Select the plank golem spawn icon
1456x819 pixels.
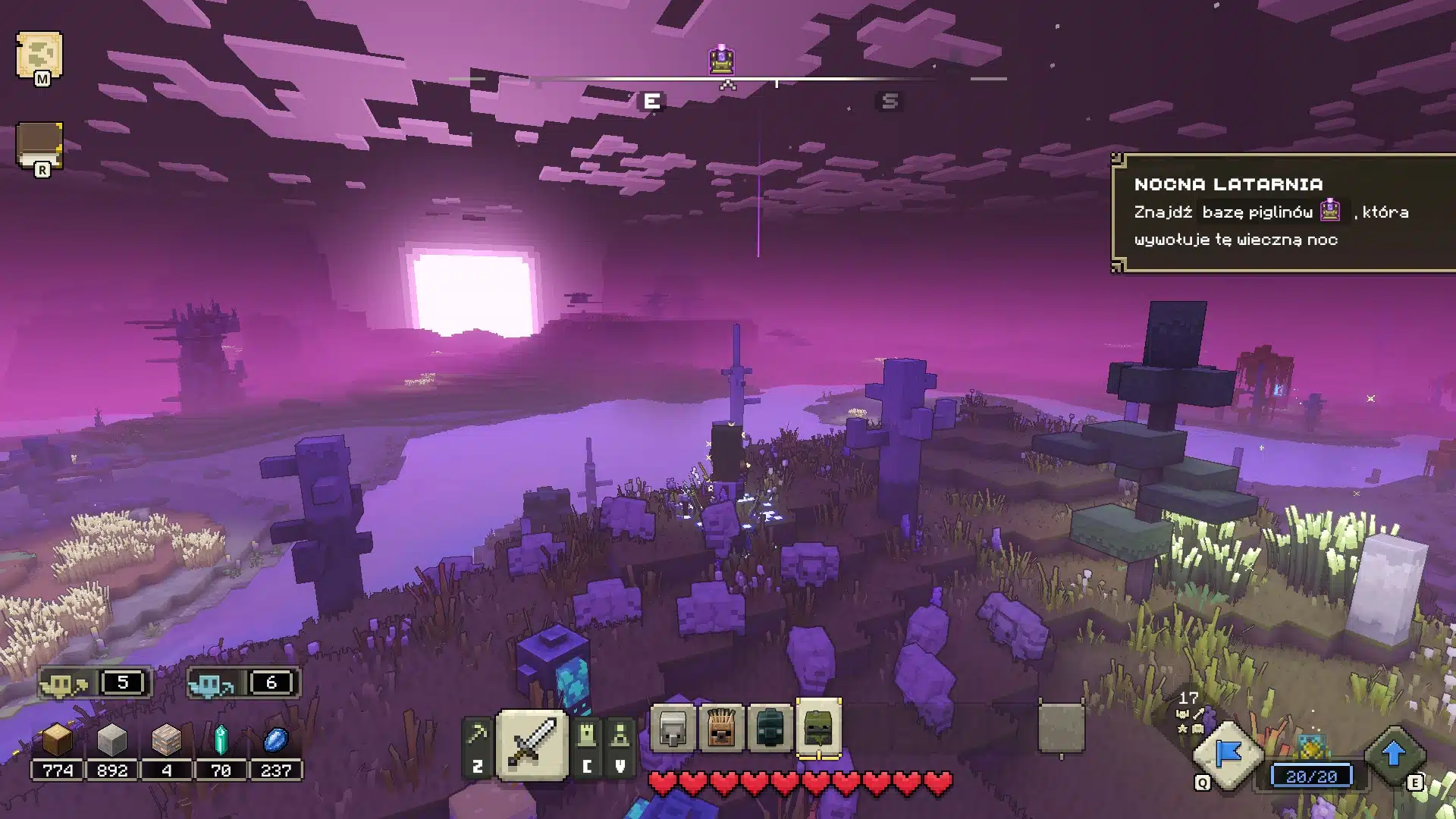[x=721, y=730]
